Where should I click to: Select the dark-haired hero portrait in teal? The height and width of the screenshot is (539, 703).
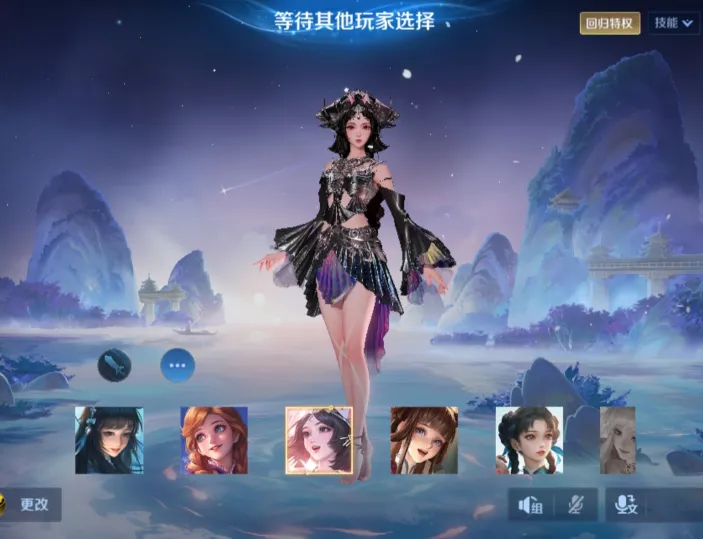(109, 440)
